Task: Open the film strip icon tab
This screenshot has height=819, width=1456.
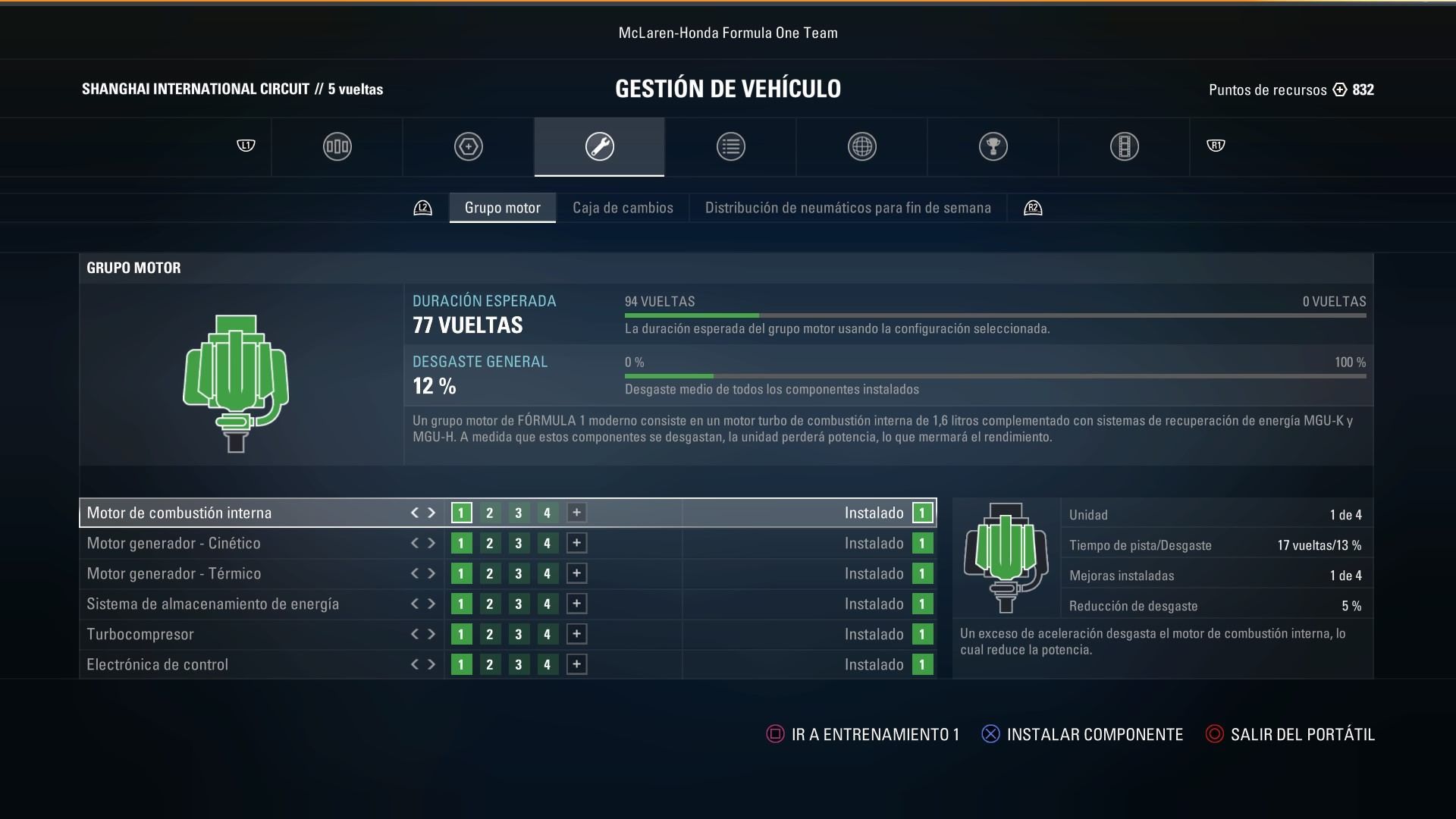Action: click(x=1124, y=146)
